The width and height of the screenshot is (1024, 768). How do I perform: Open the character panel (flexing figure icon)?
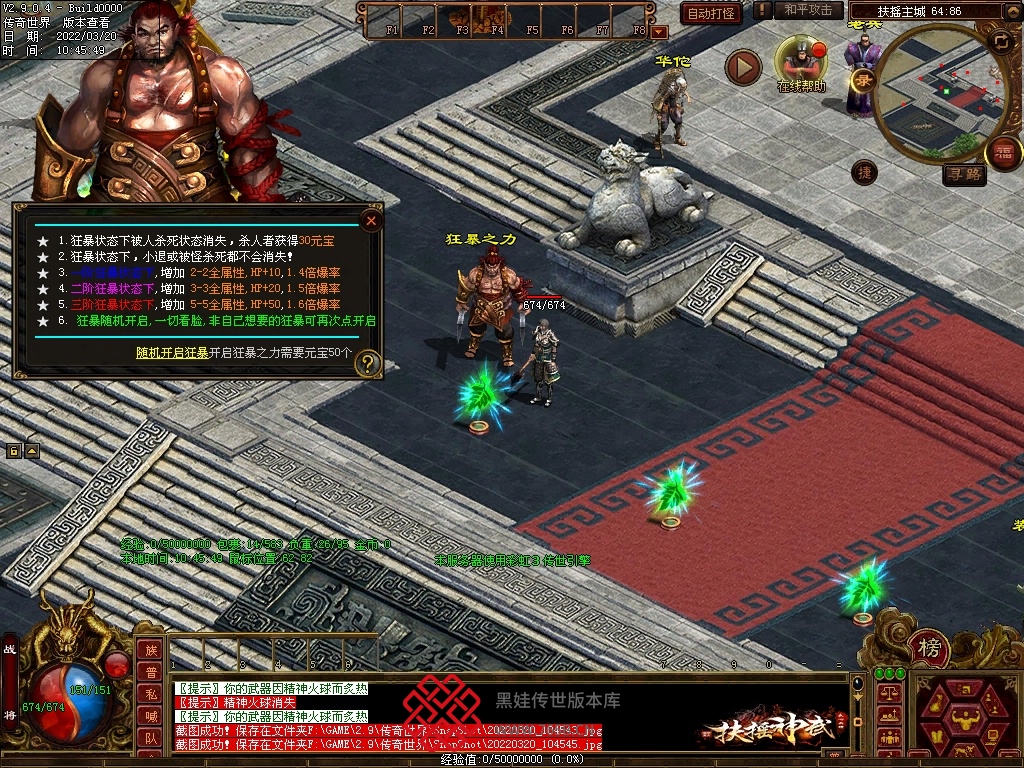[966, 717]
